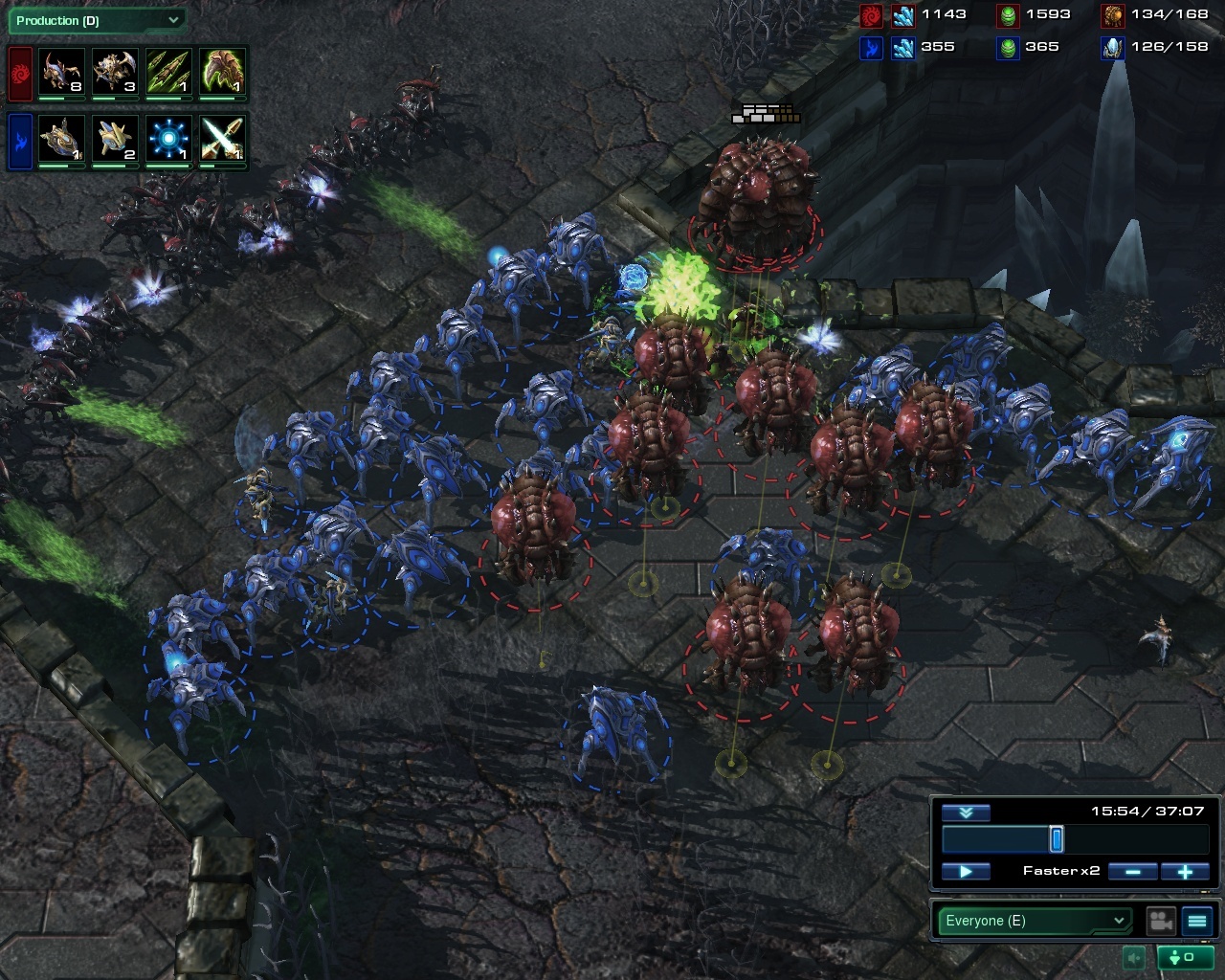Click the green missile attacks upgrade icon
The width and height of the screenshot is (1225, 980).
[168, 72]
